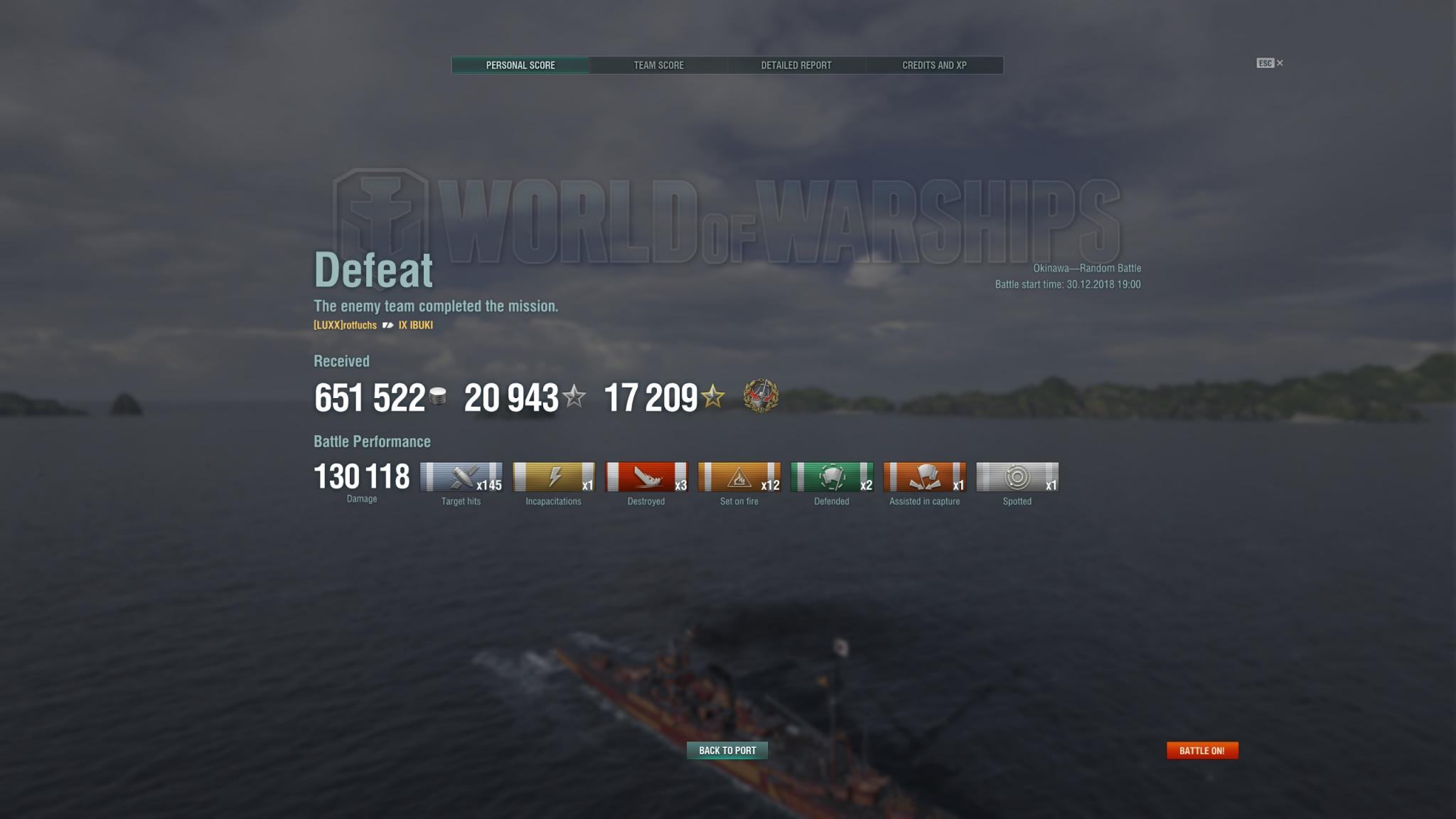Click the Defended ribbon

pos(832,477)
